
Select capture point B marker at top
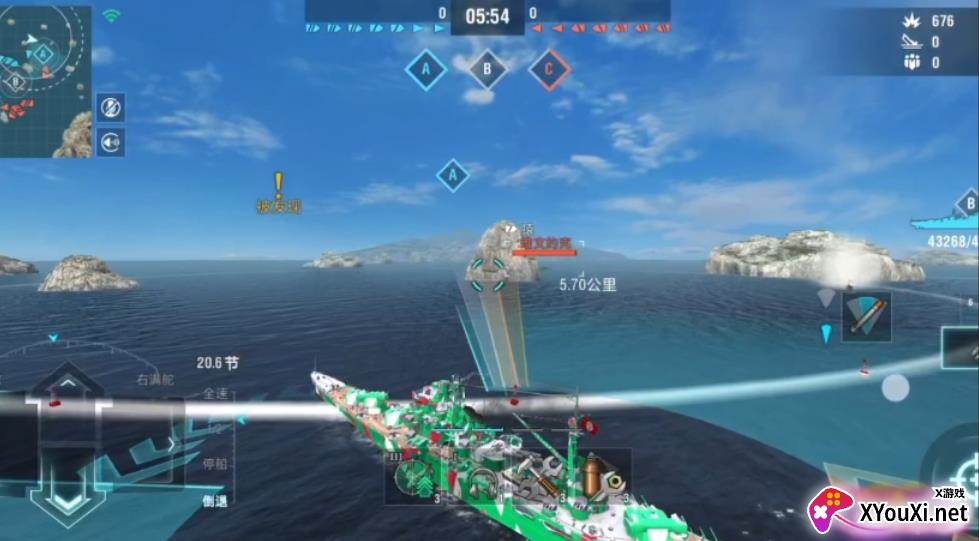pyautogui.click(x=487, y=69)
